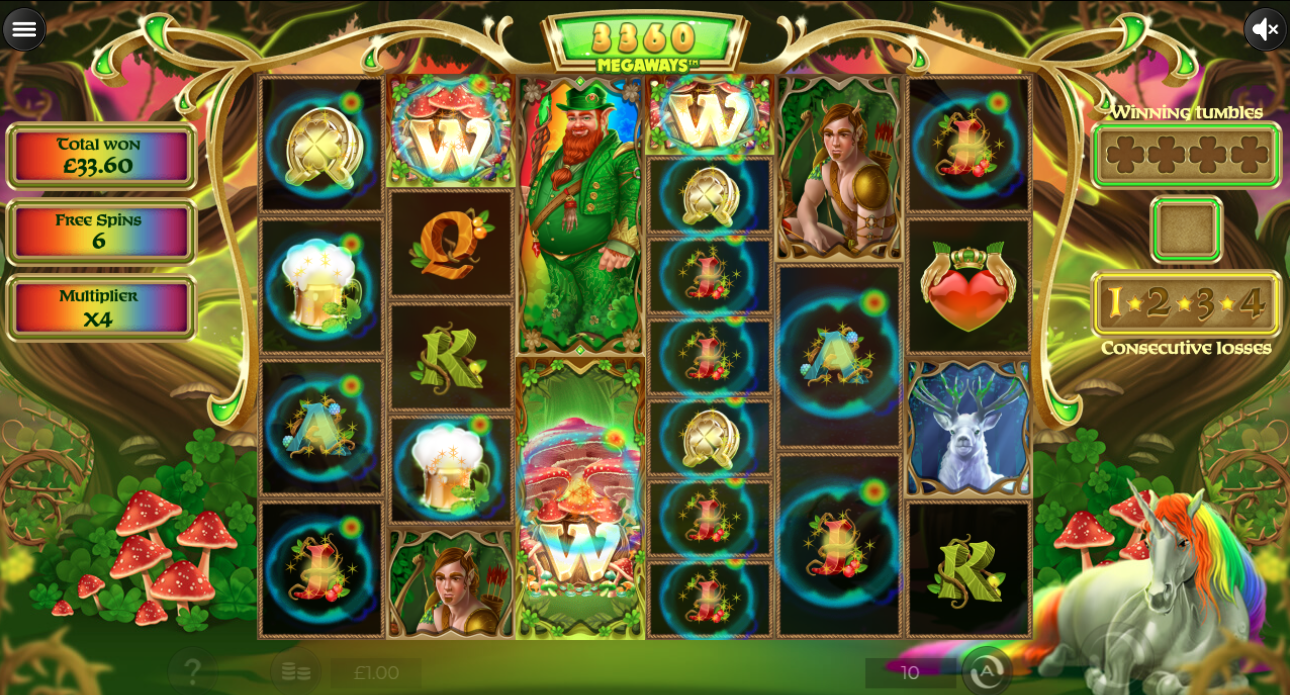Click the £1.00 bet amount field

click(x=376, y=673)
